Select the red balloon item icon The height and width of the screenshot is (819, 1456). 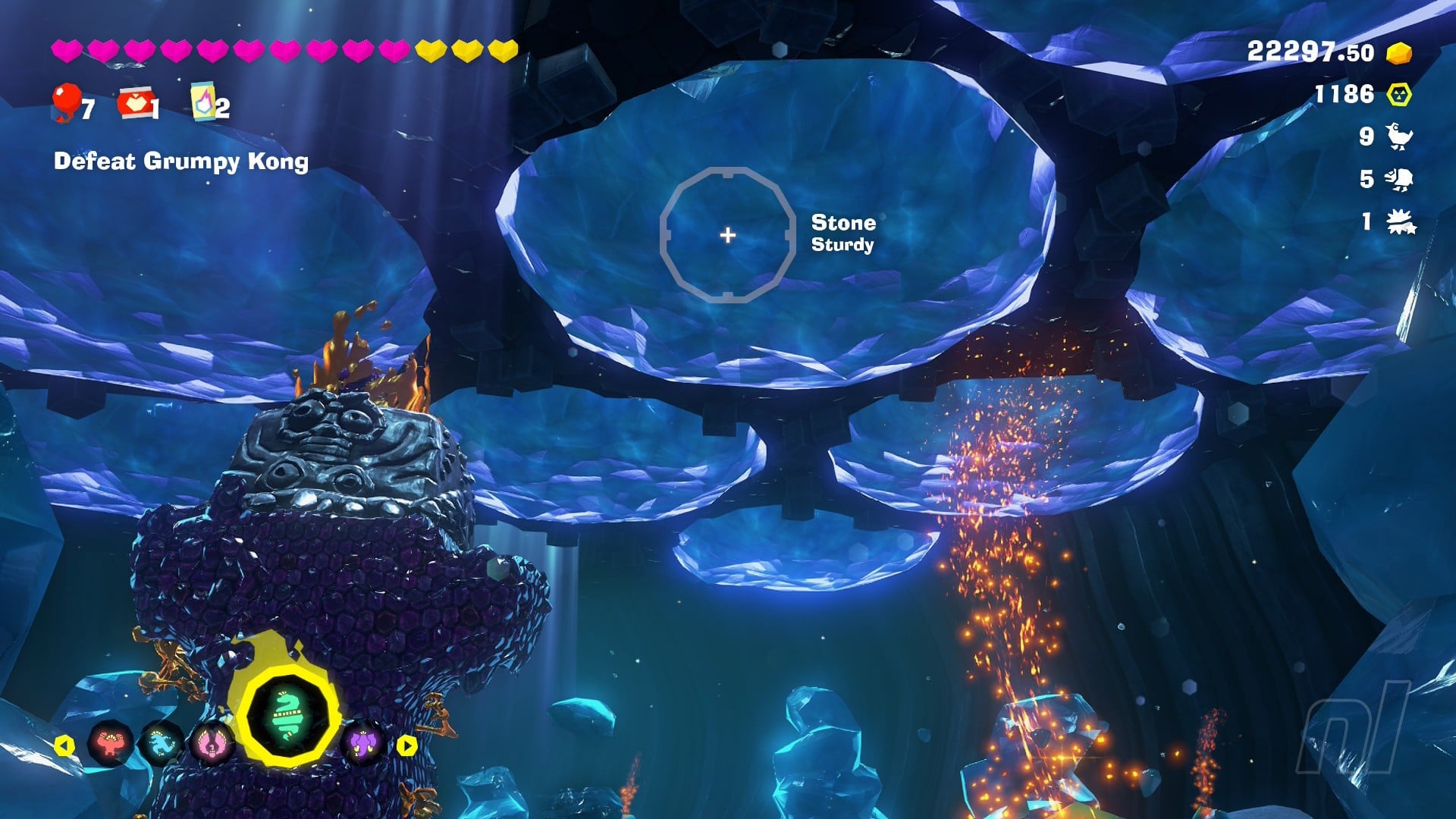click(x=67, y=102)
